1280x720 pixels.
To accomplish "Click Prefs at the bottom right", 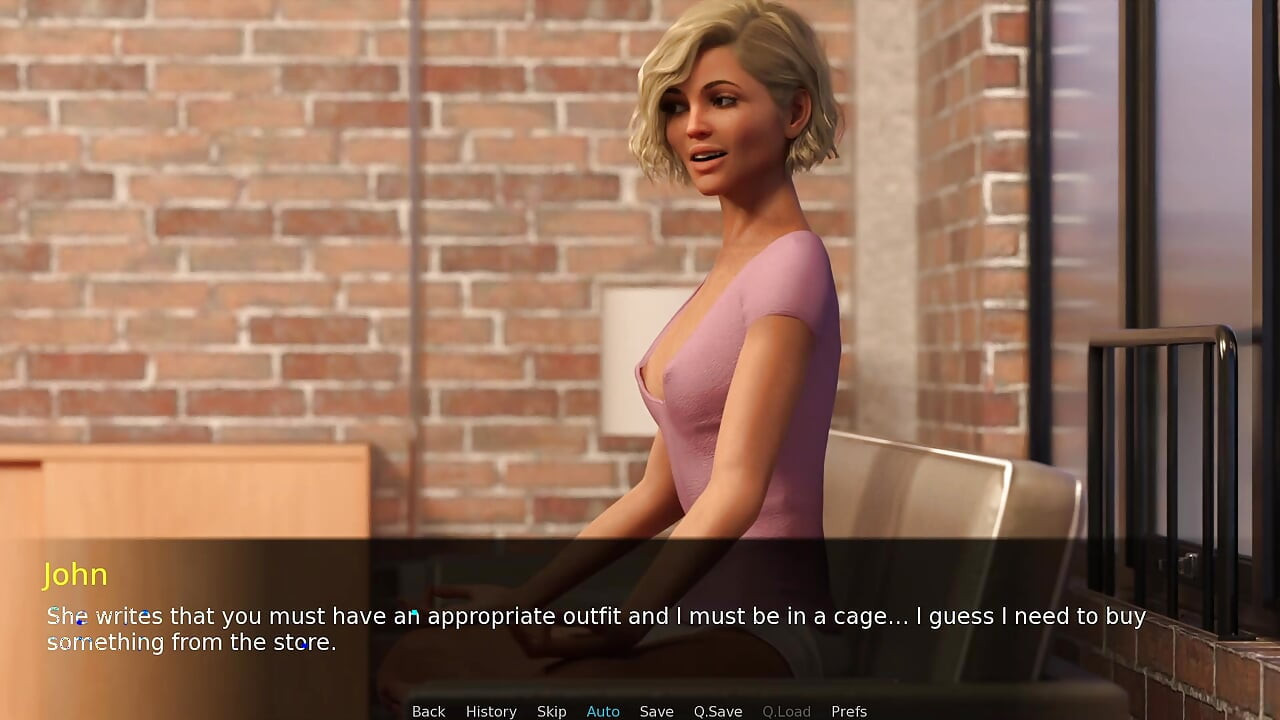I will click(x=849, y=711).
